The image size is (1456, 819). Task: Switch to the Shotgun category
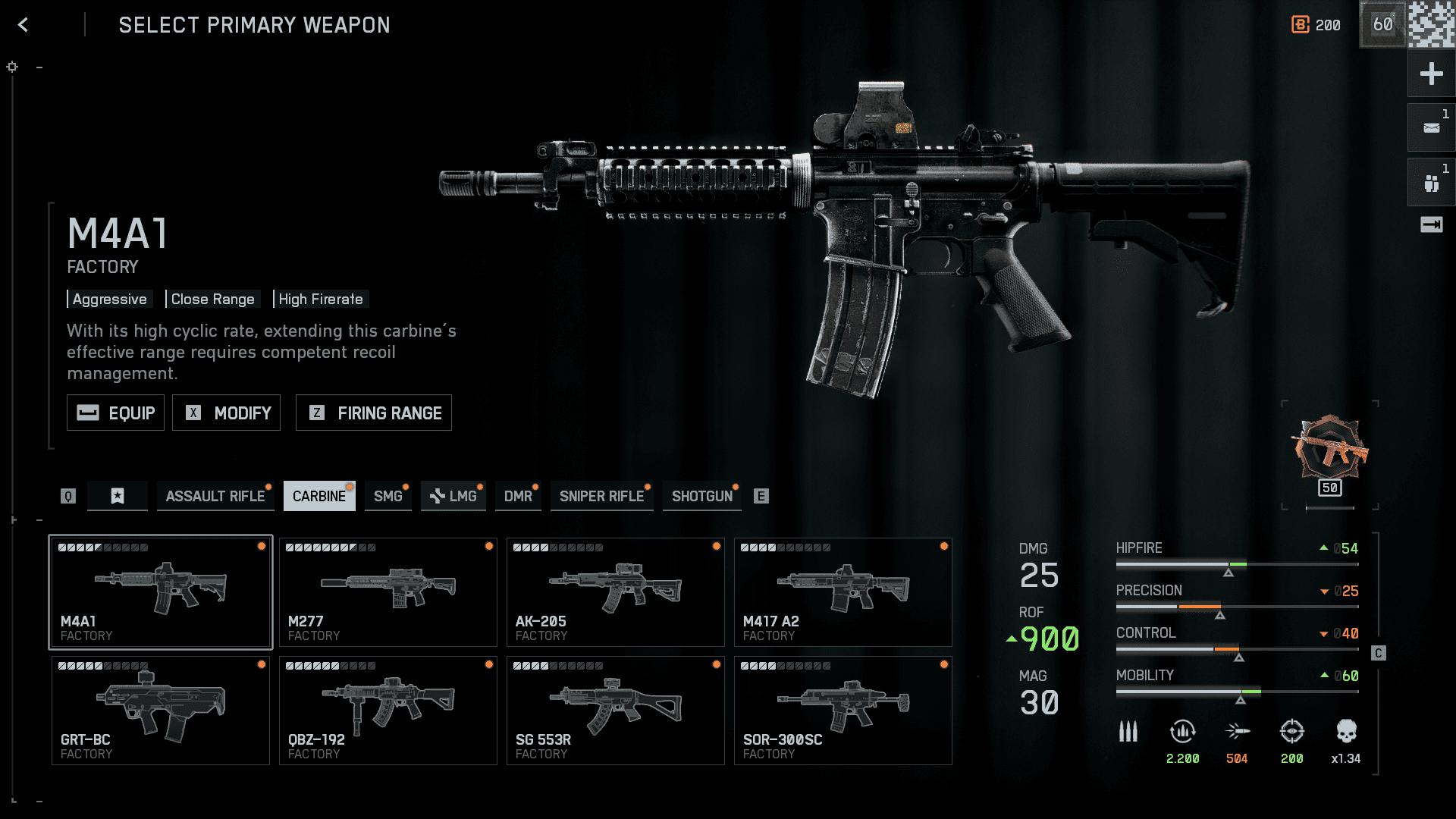click(x=701, y=496)
